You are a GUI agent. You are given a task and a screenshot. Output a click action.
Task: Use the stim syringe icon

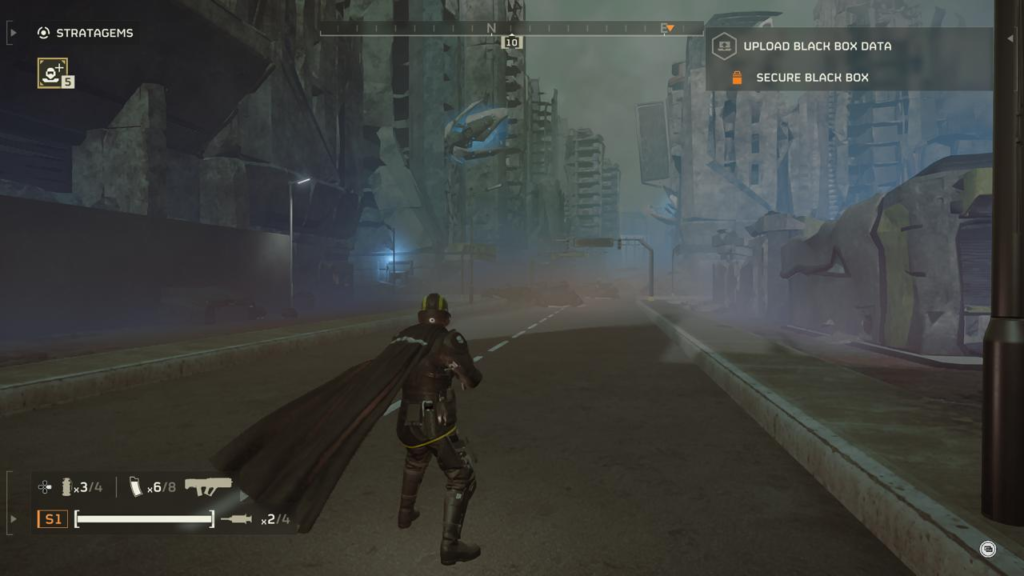tap(236, 519)
